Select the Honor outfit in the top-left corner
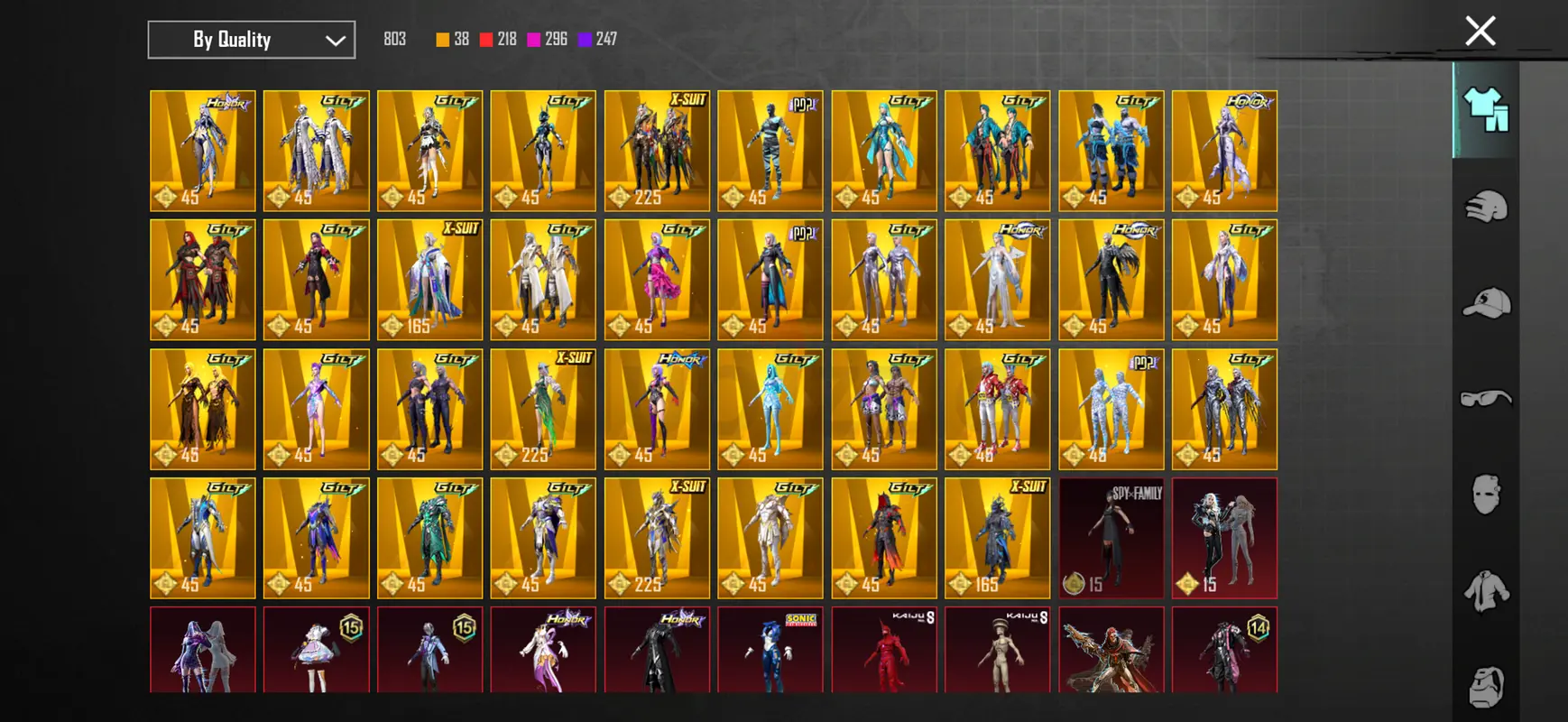 pyautogui.click(x=202, y=151)
